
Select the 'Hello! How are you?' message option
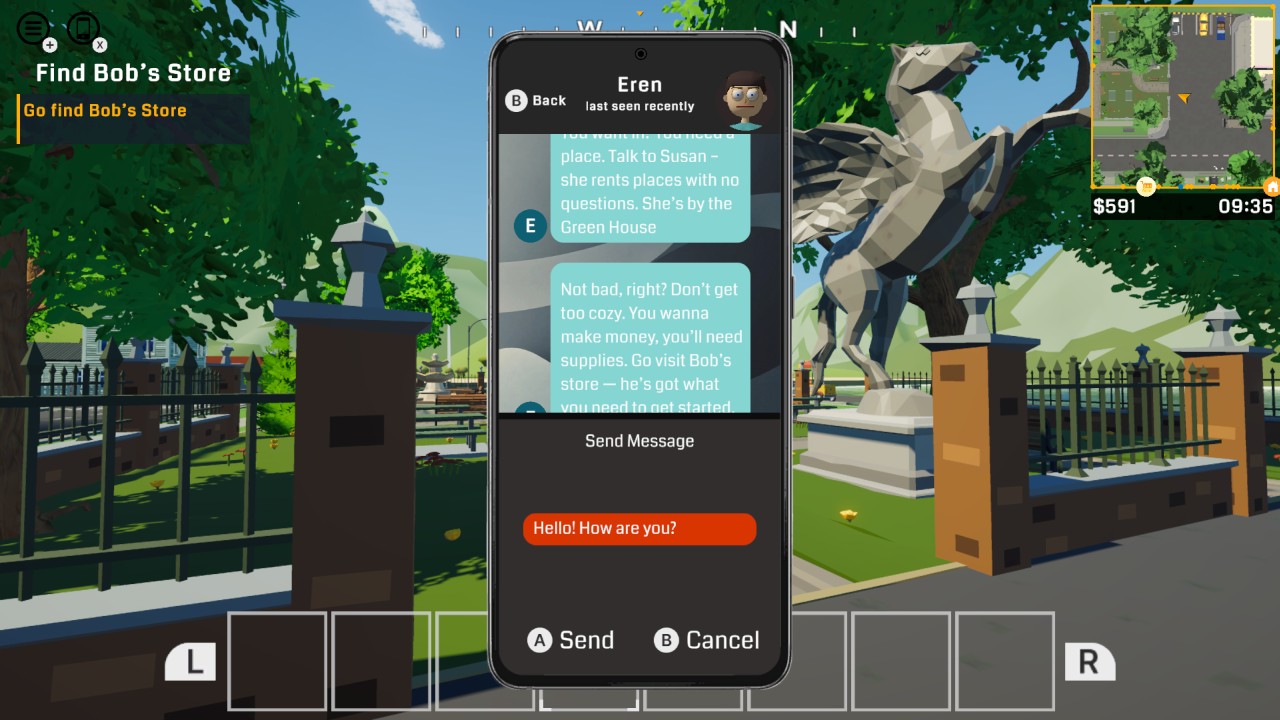[639, 528]
